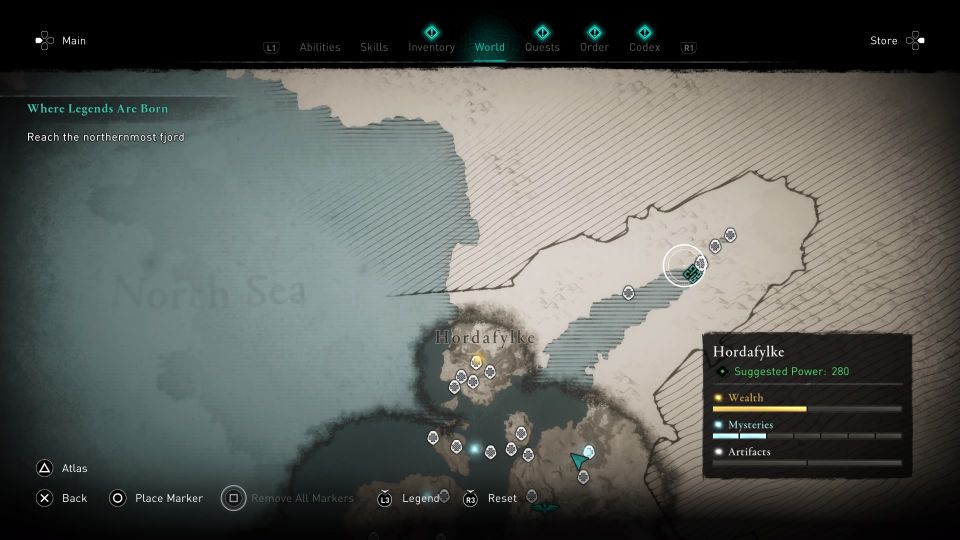Select the quest marker inside the white circle
The image size is (960, 540).
(x=689, y=273)
